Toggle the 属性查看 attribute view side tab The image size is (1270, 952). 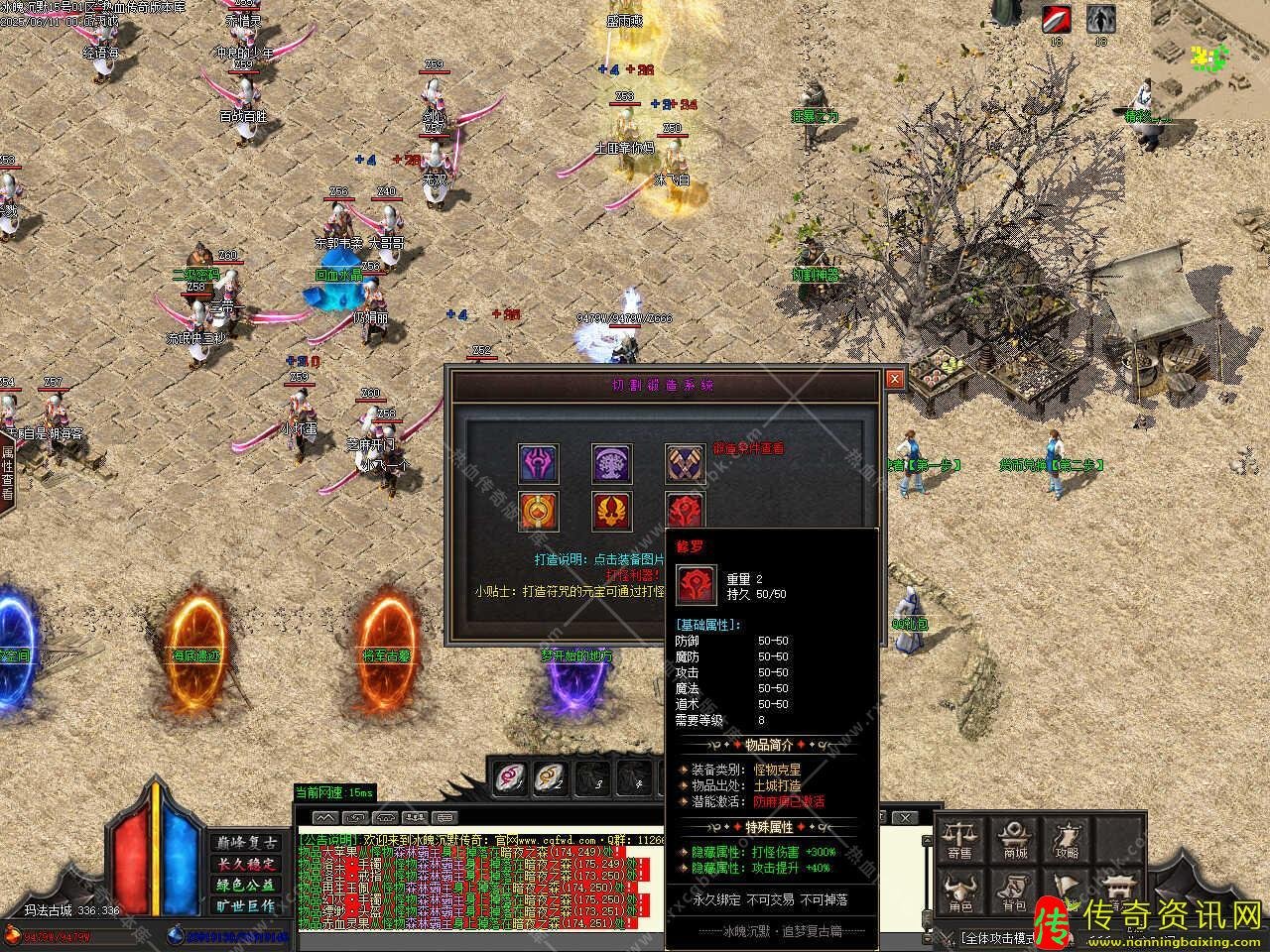(7, 473)
